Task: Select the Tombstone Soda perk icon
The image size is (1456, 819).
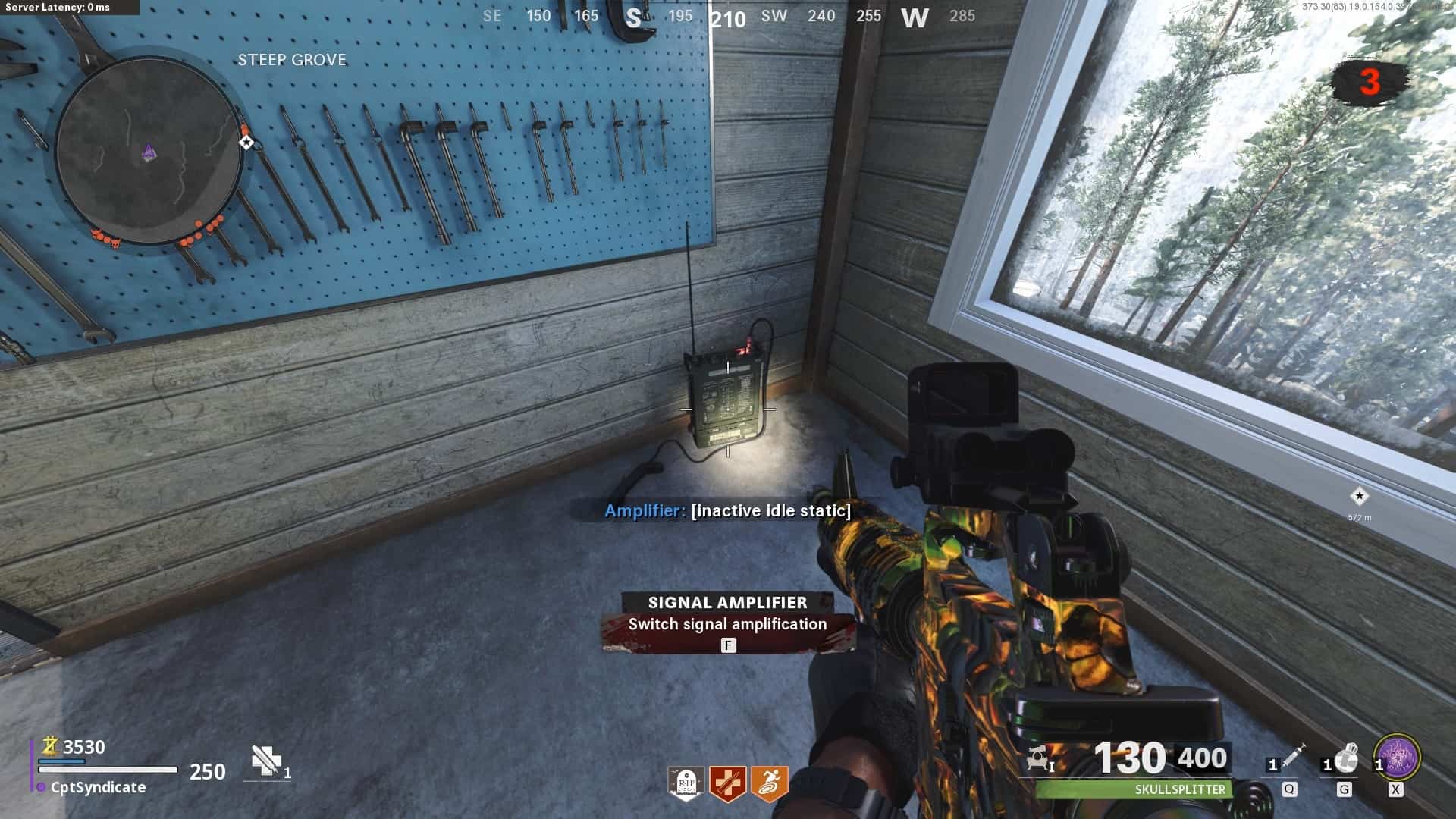Action: pos(686,783)
